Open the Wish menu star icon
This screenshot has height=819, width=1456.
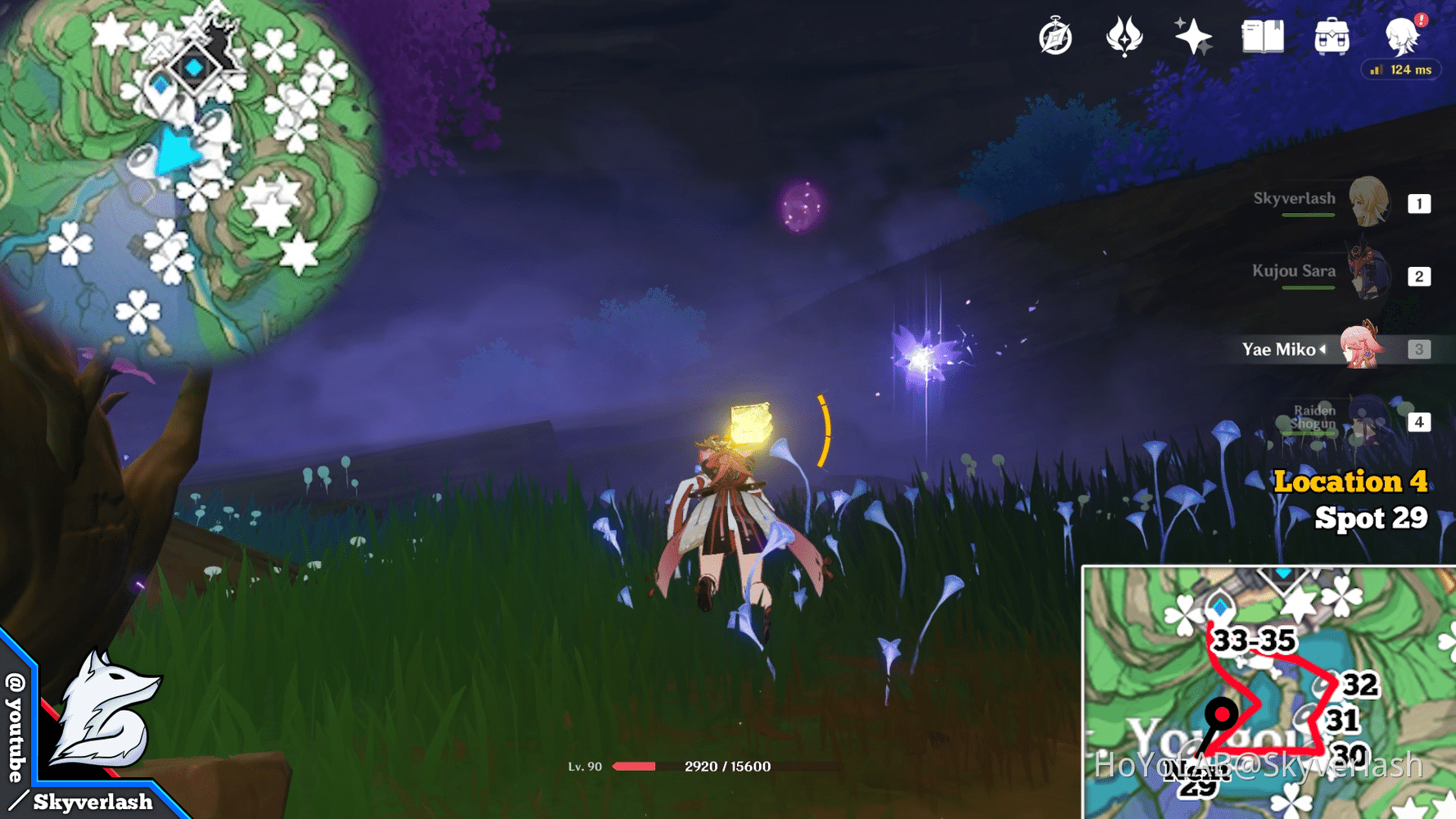pyautogui.click(x=1191, y=36)
